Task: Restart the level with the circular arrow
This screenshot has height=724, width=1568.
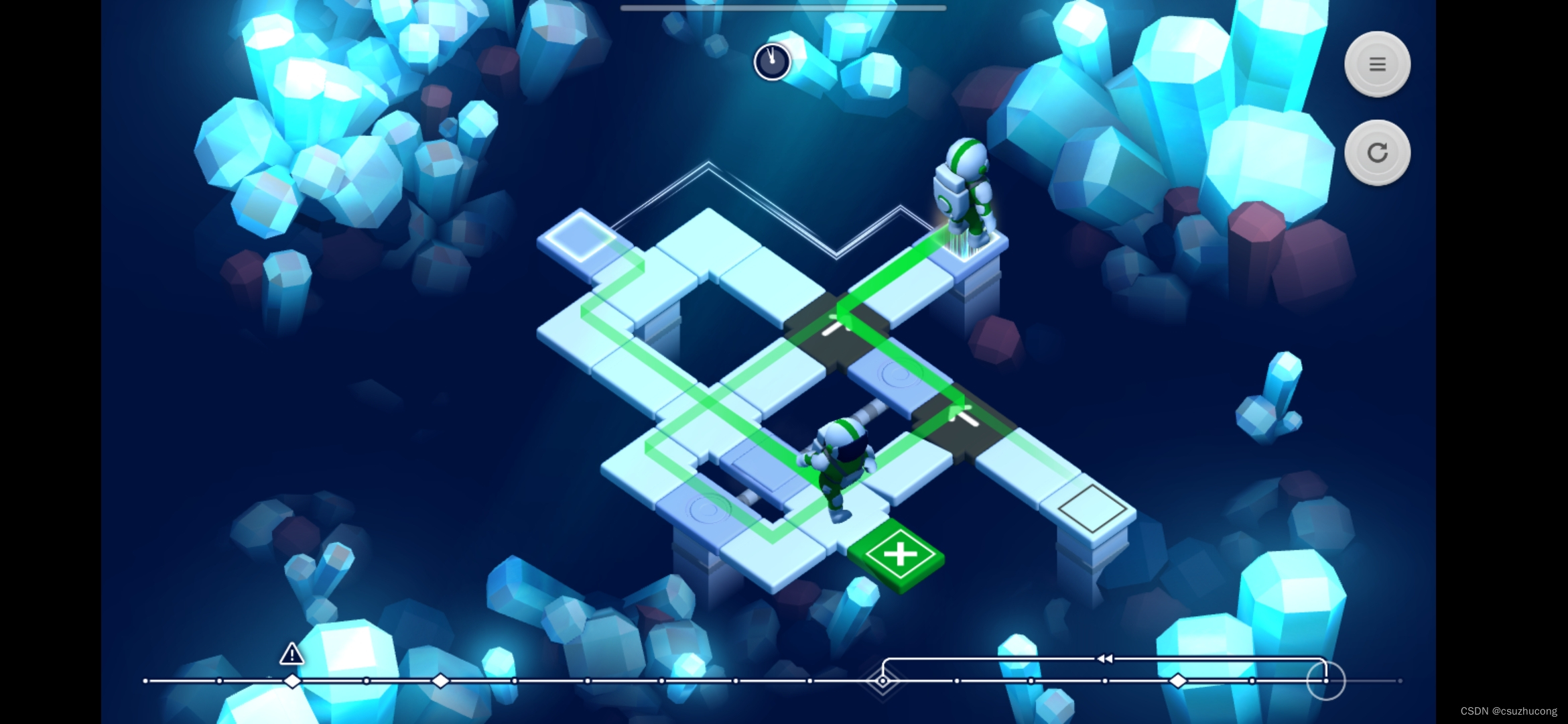Action: click(1377, 153)
